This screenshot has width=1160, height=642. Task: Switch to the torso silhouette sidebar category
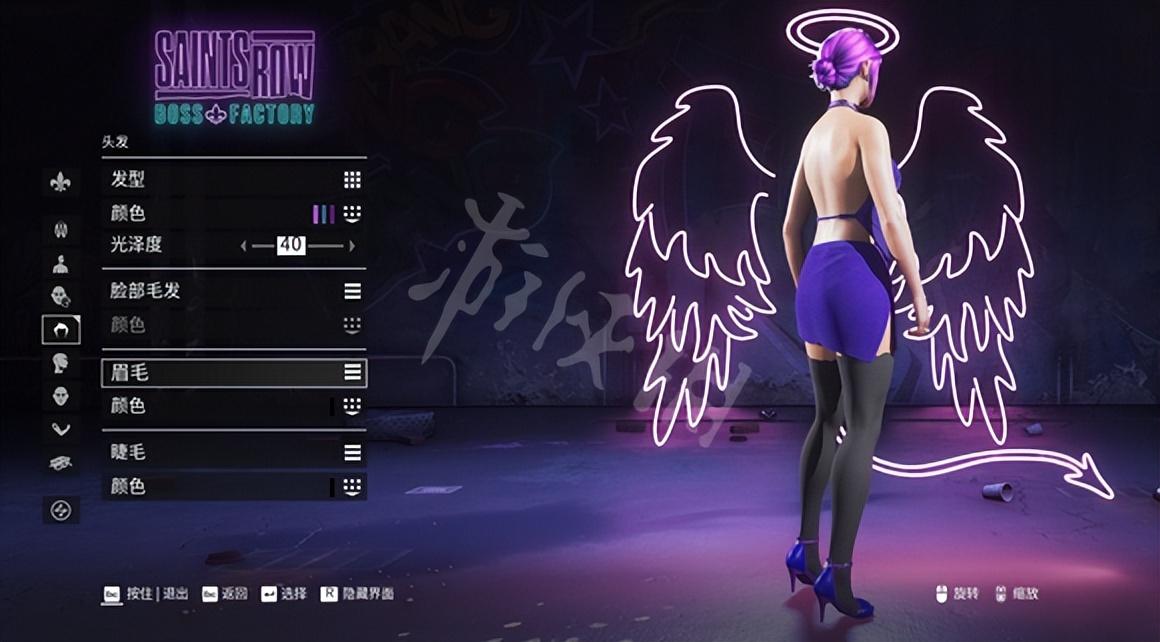pos(60,264)
